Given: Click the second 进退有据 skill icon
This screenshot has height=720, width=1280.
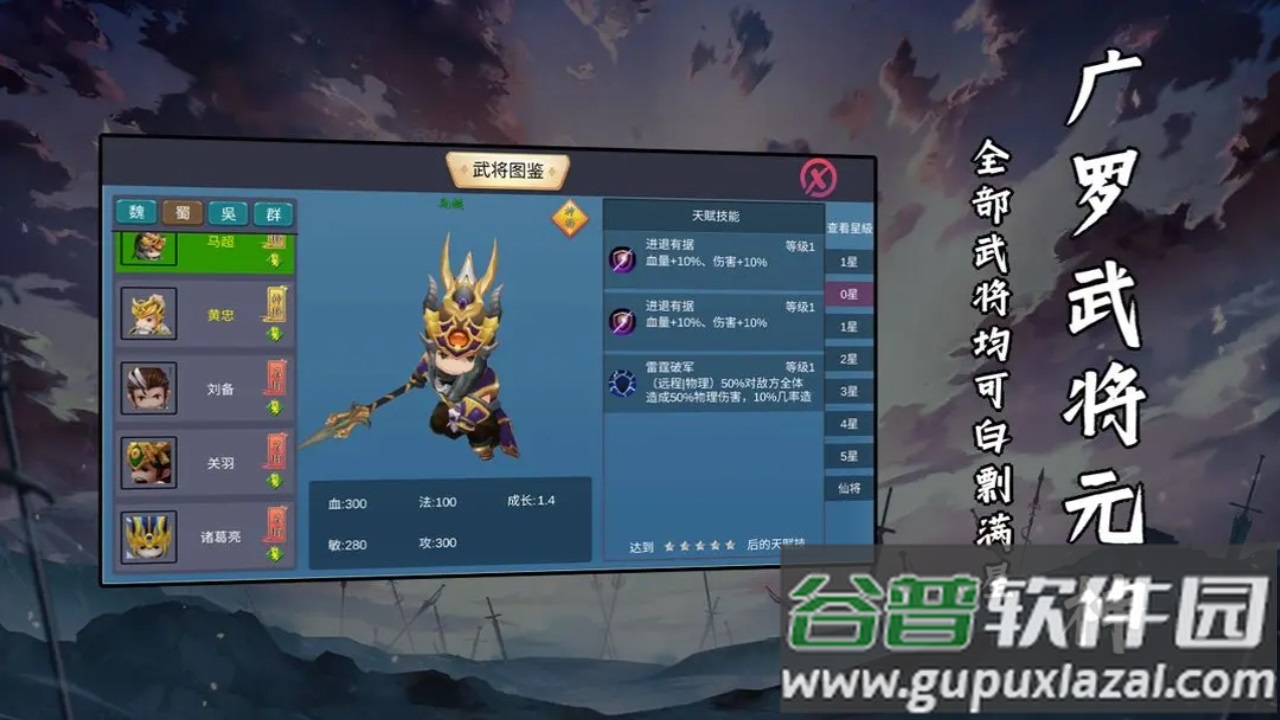Looking at the screenshot, I should 621,318.
